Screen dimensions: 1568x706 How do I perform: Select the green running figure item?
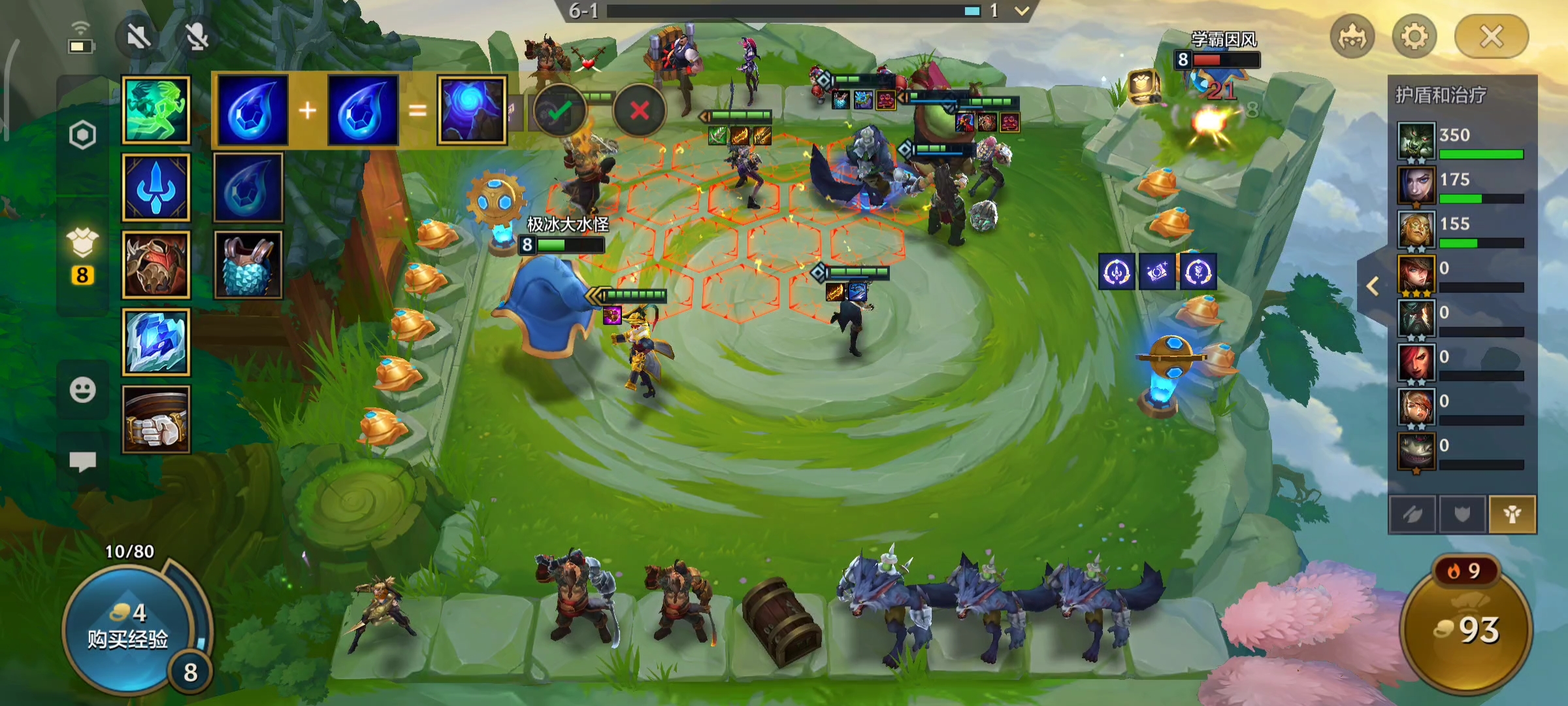coord(156,110)
